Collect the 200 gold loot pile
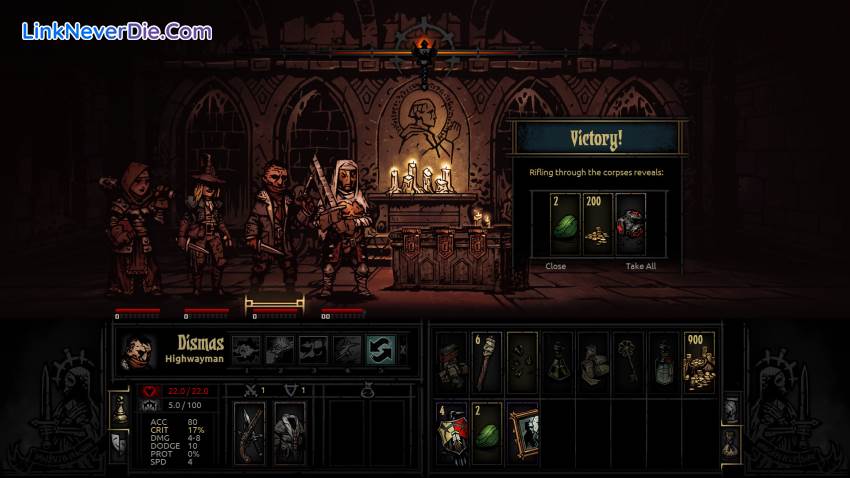850x478 pixels. coord(597,226)
